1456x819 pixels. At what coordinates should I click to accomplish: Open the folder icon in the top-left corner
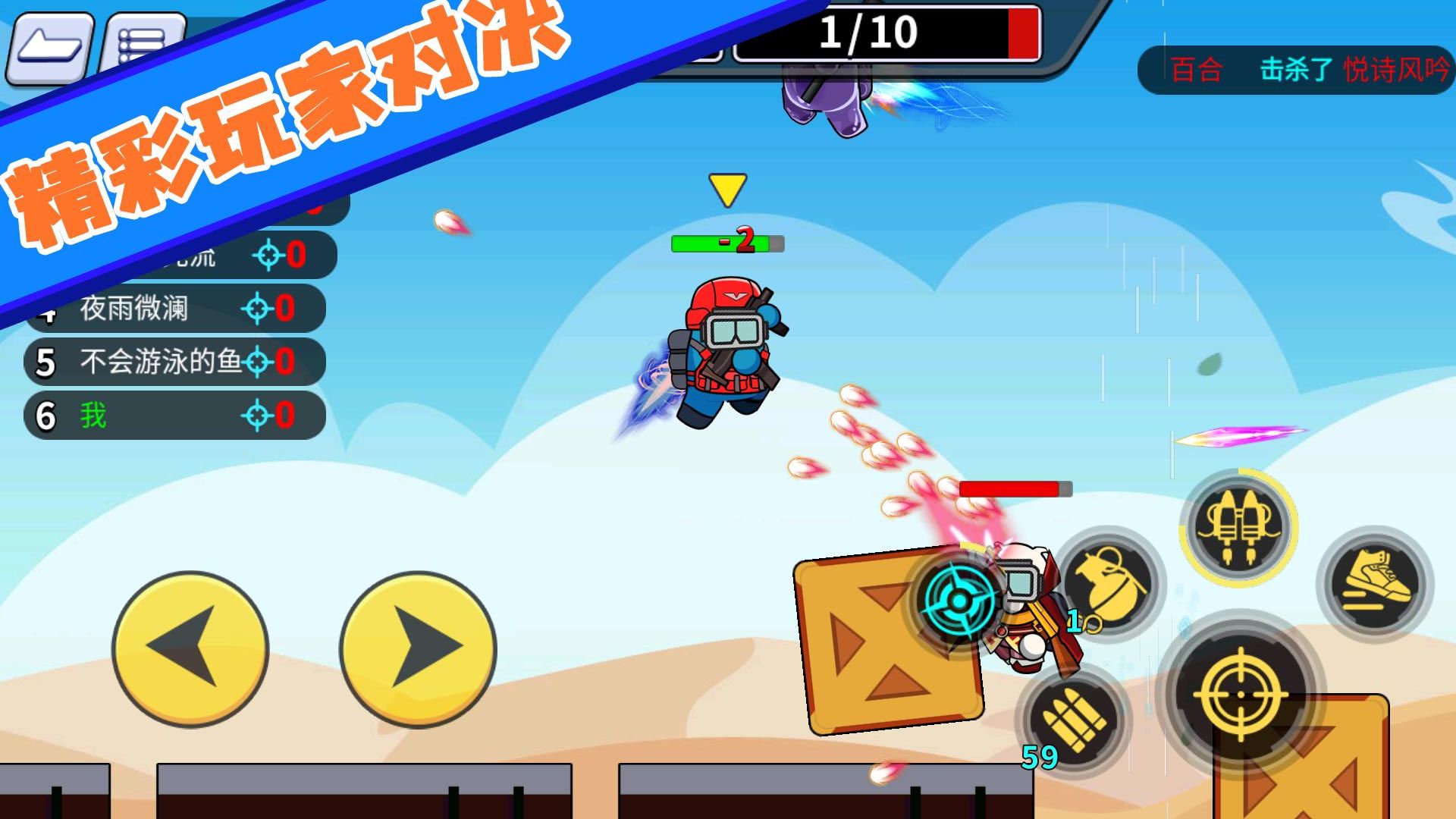pyautogui.click(x=52, y=48)
